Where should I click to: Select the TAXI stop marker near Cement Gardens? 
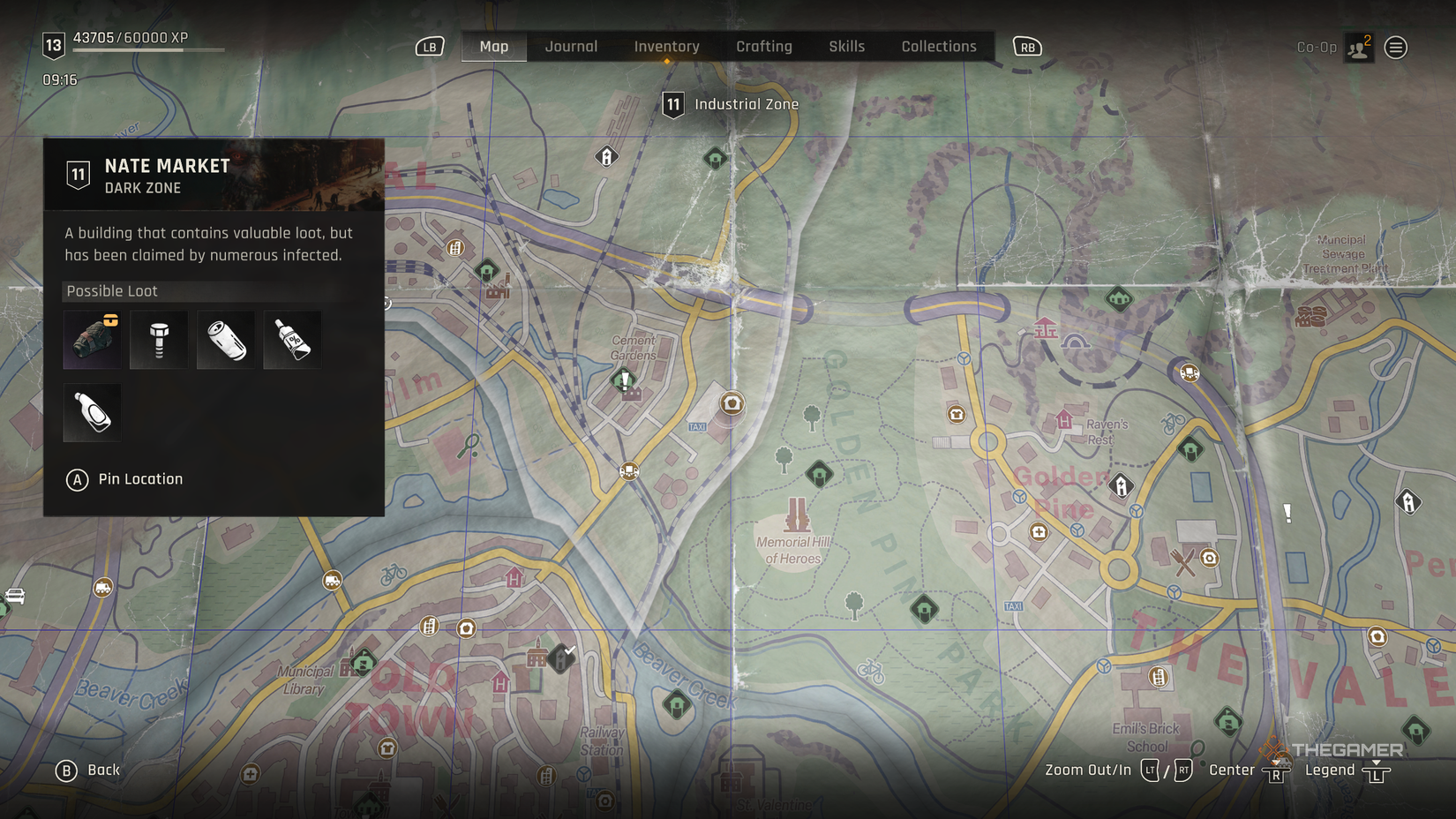pos(697,427)
